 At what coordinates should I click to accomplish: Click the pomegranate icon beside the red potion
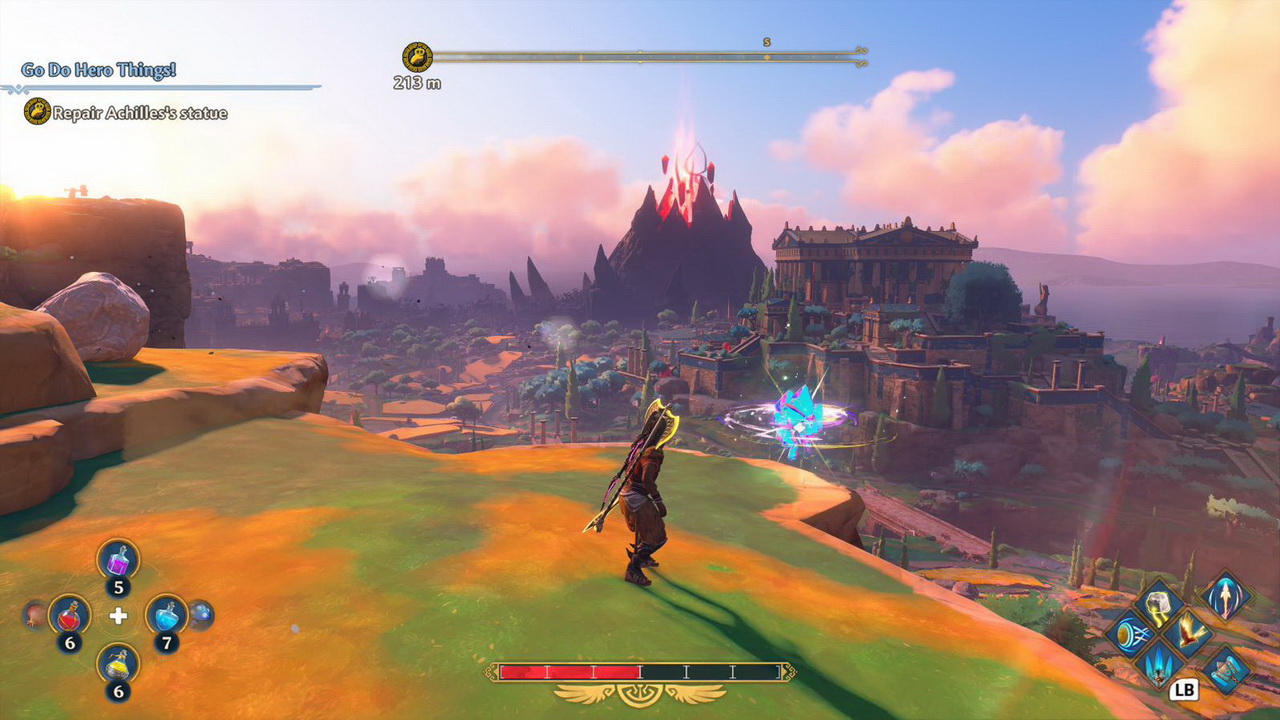[x=35, y=613]
